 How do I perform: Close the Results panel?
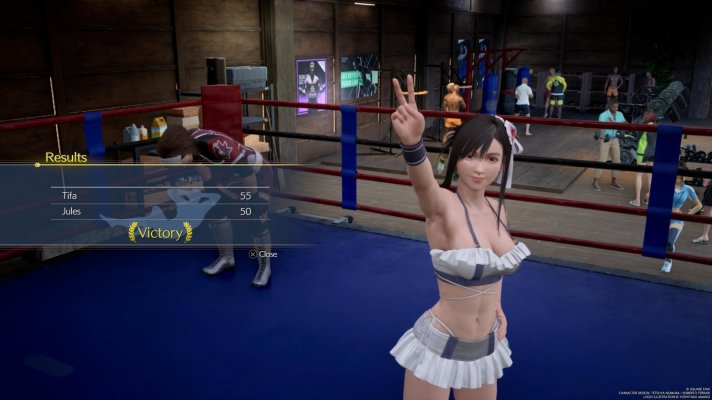tap(263, 254)
